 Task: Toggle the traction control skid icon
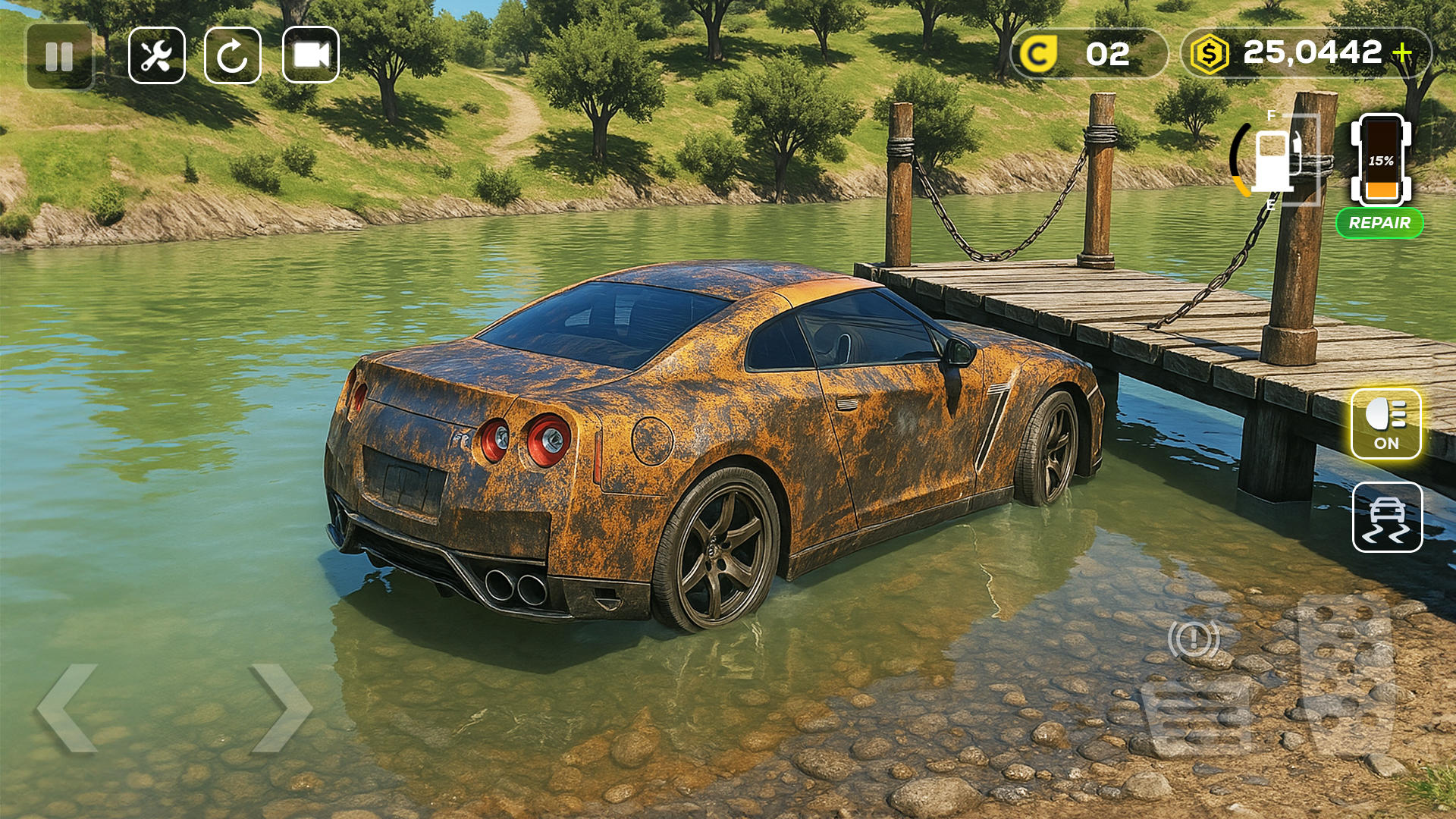(x=1387, y=517)
